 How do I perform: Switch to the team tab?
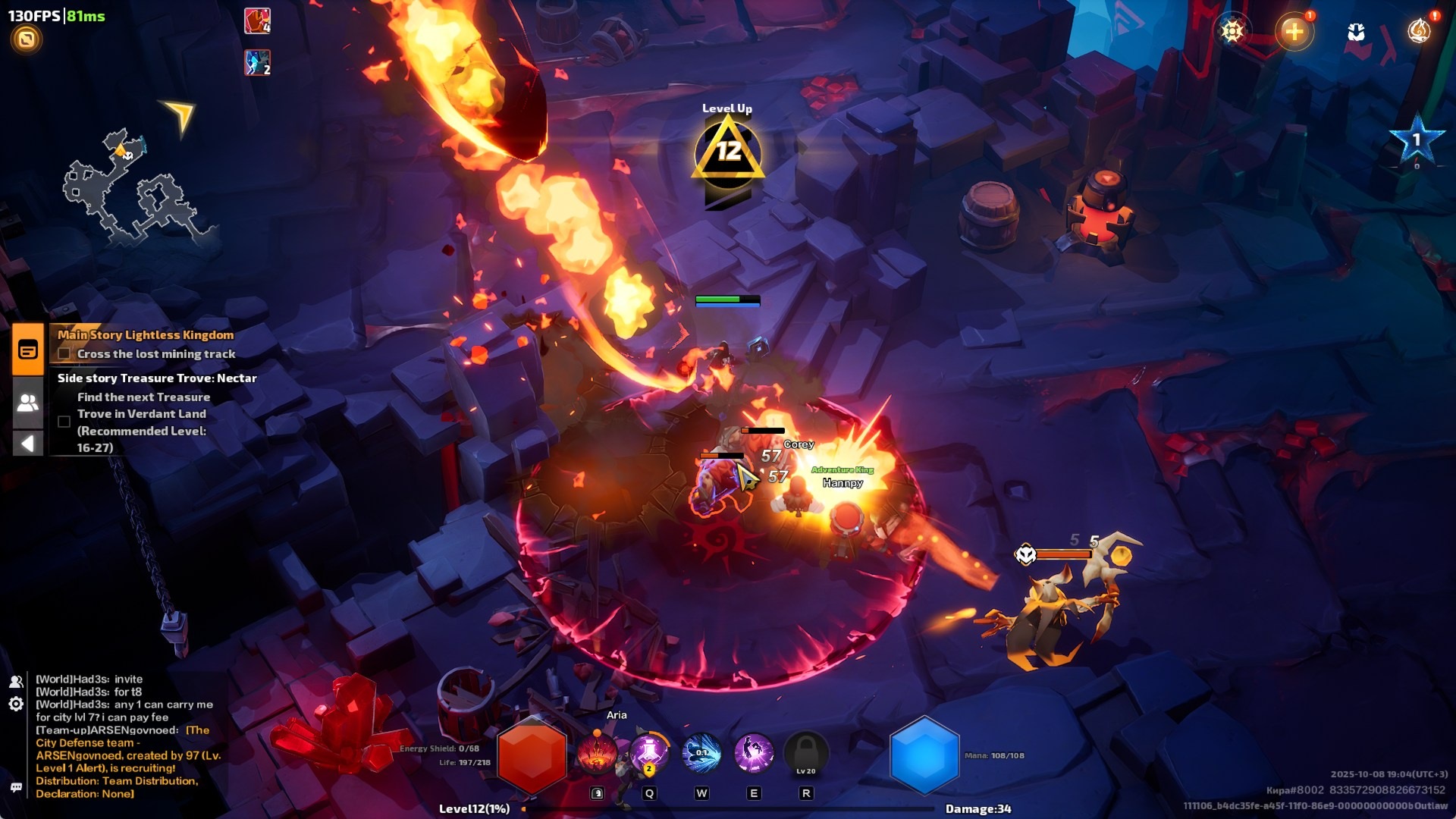[x=28, y=403]
